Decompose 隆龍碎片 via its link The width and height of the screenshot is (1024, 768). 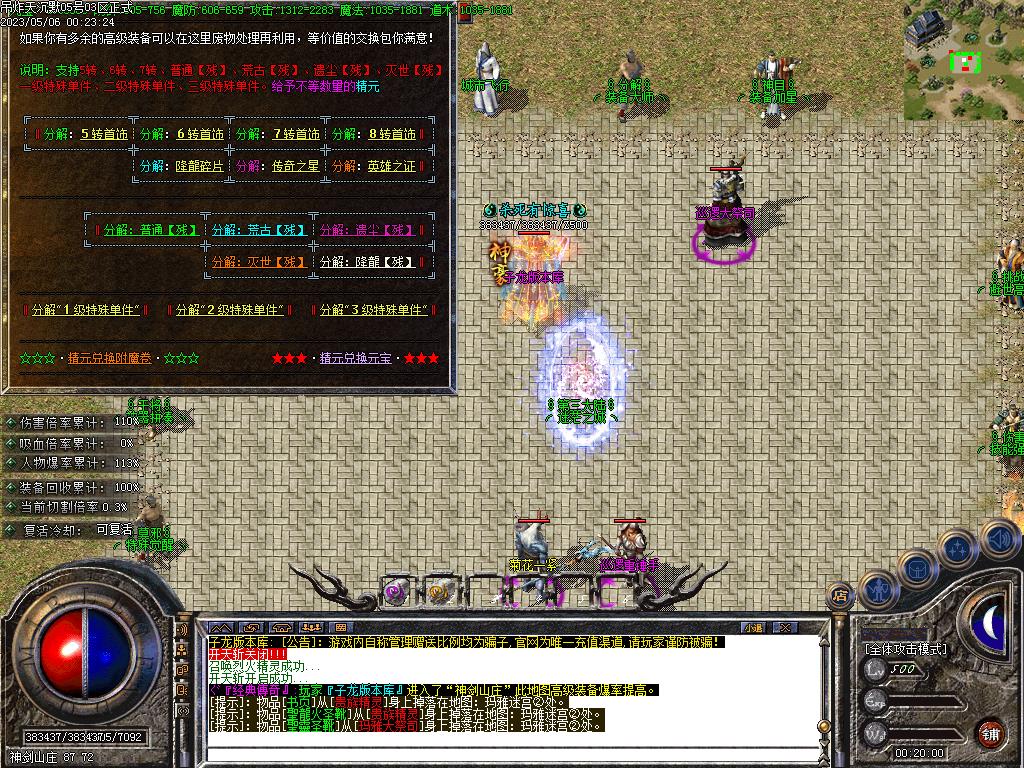tap(200, 166)
